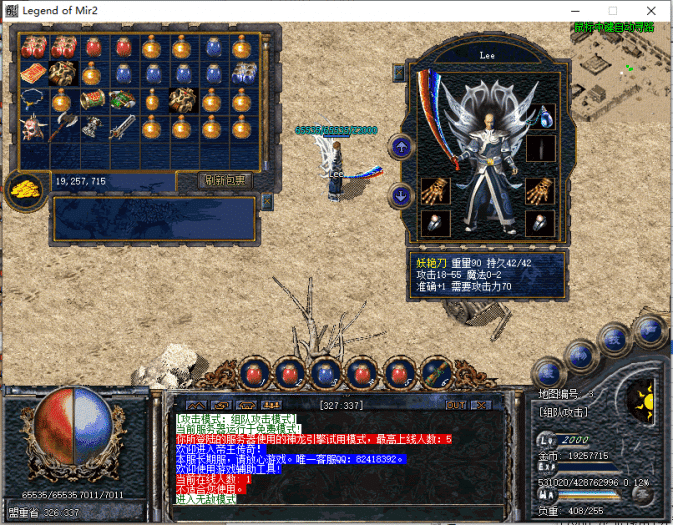
Task: Select the horned skull helmet slot
Action: tap(34, 127)
